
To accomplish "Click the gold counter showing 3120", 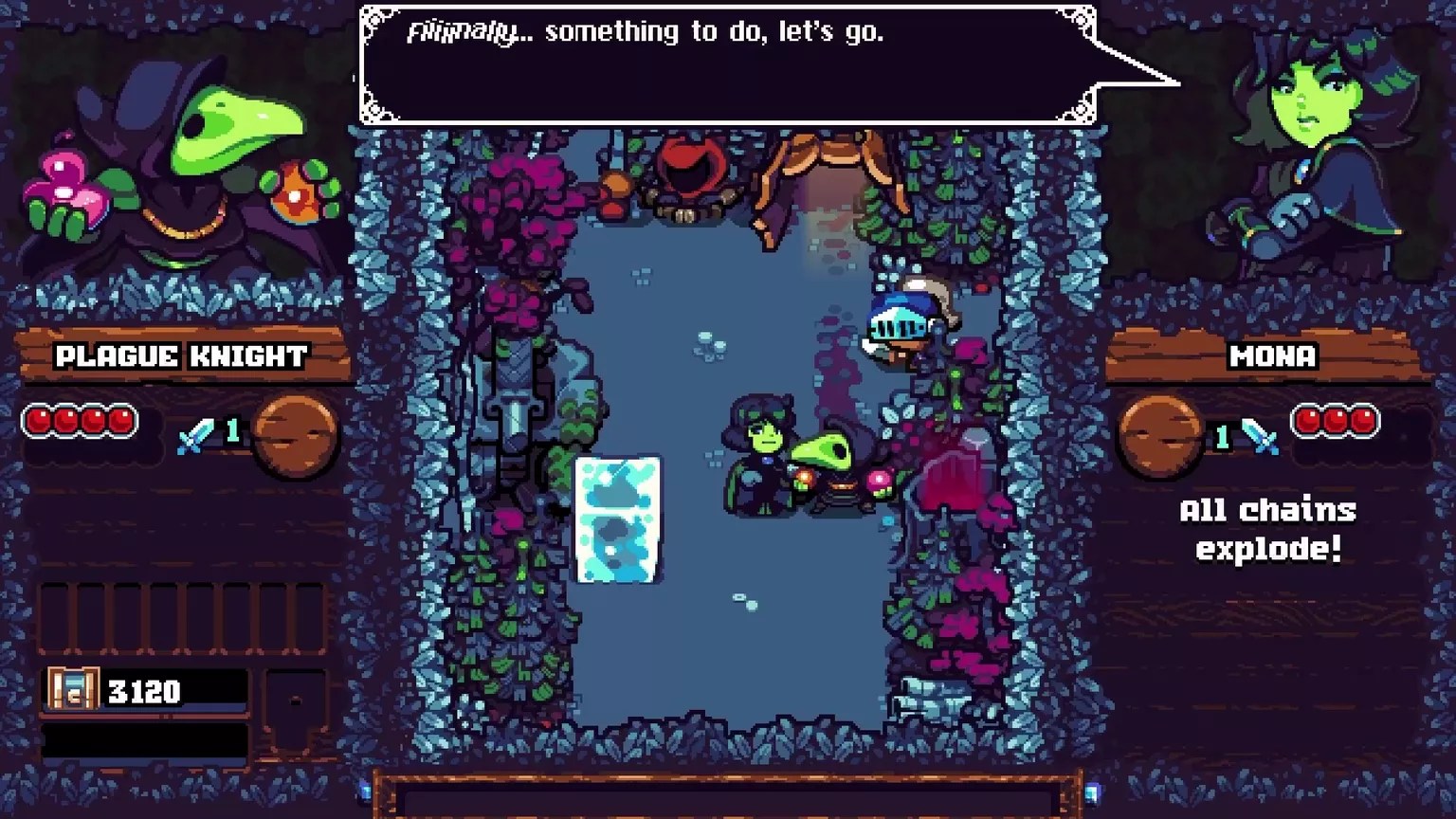I will click(142, 690).
